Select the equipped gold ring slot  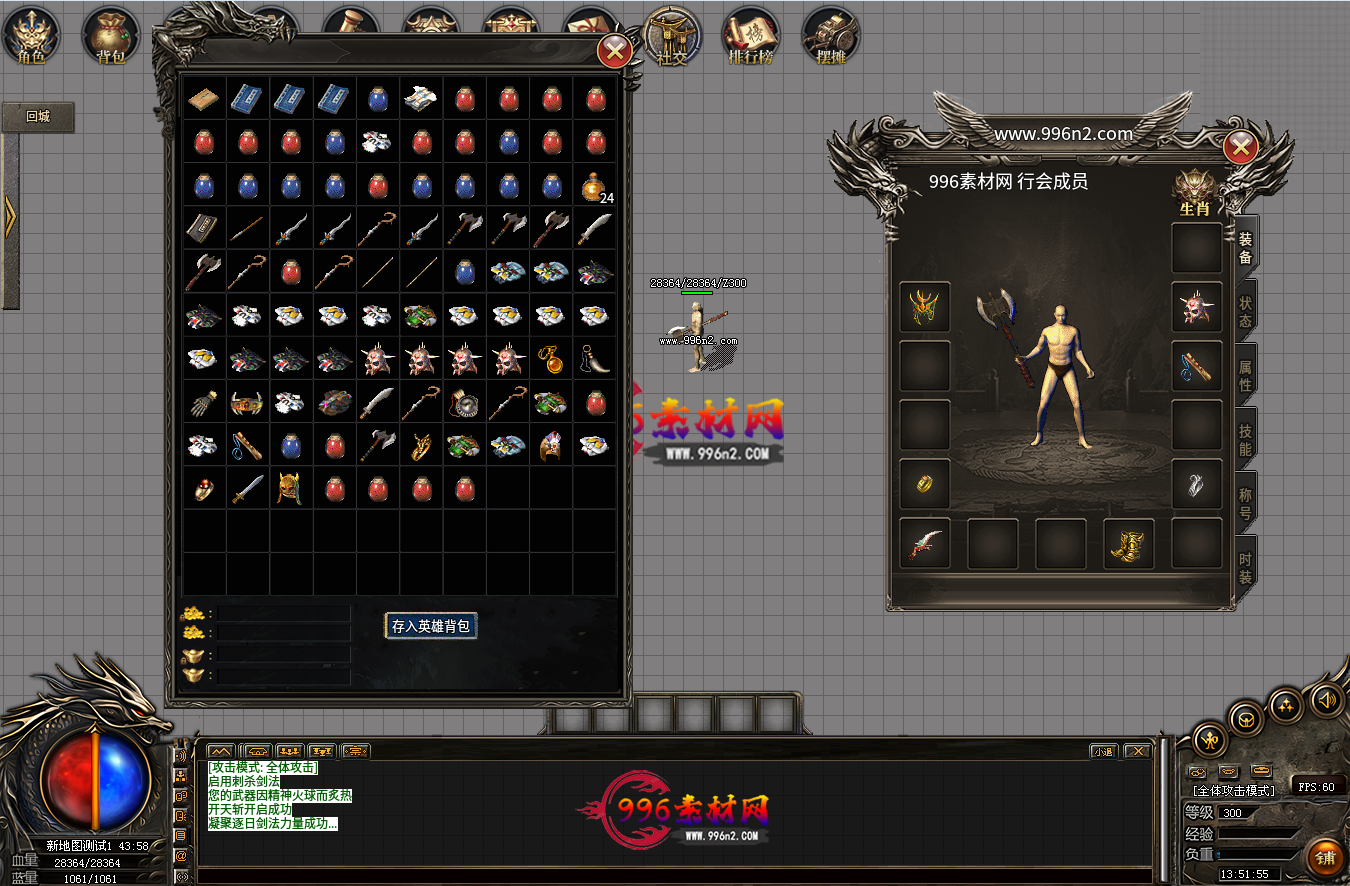coord(925,484)
